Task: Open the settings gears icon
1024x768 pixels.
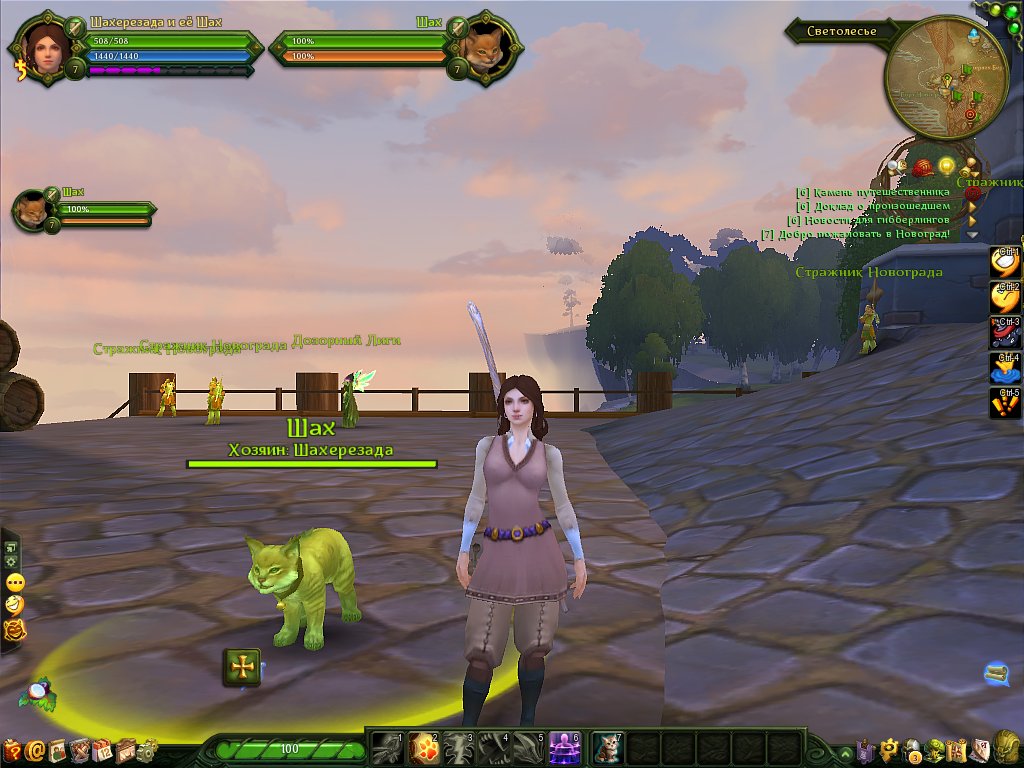Action: (x=147, y=749)
